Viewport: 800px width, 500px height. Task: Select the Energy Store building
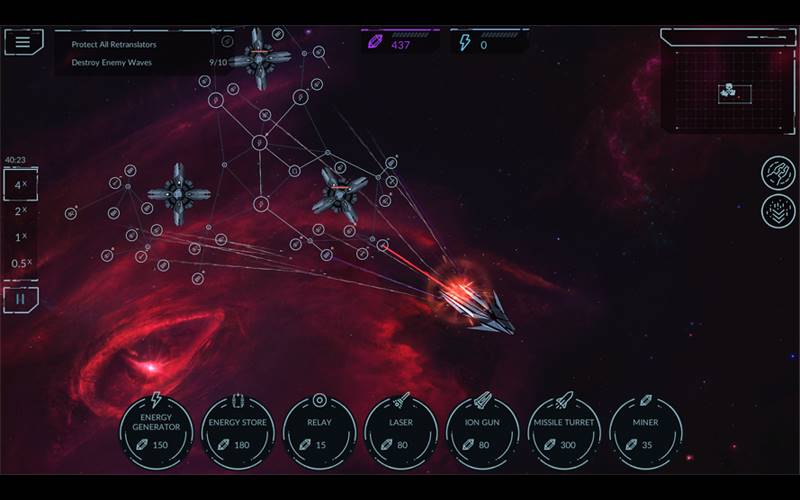(x=238, y=431)
